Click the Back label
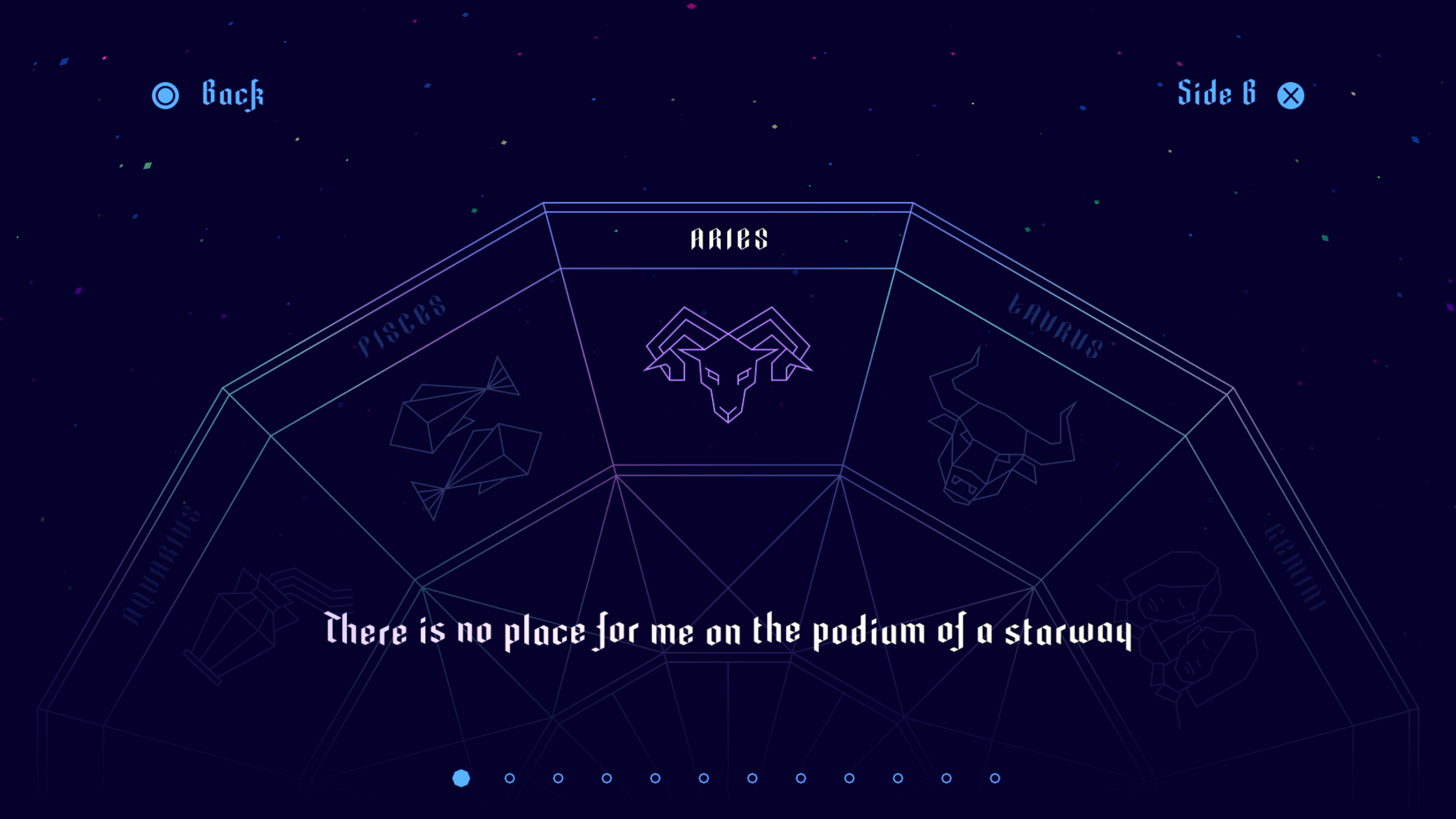The height and width of the screenshot is (819, 1456). click(233, 94)
